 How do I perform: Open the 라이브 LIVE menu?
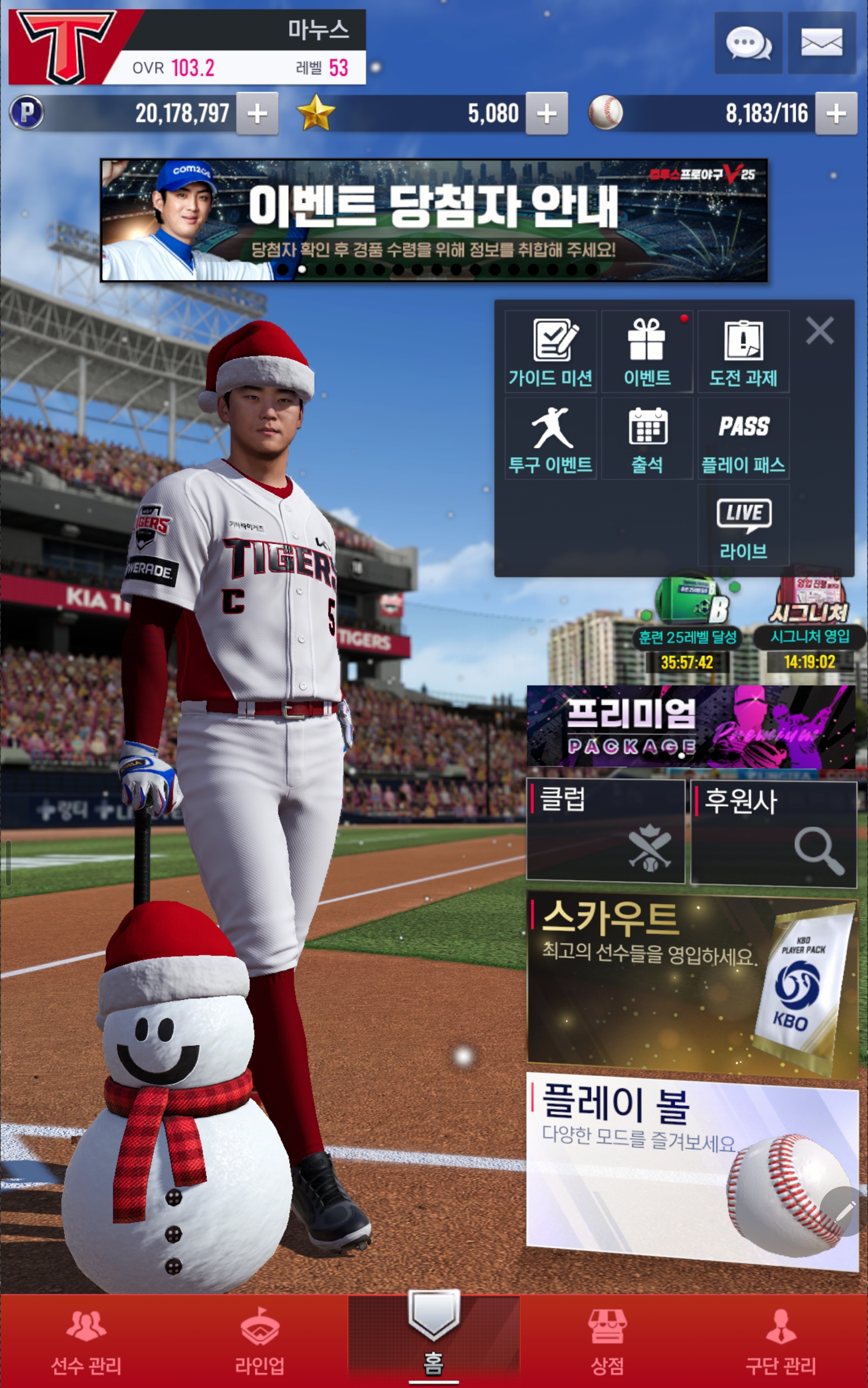(x=744, y=526)
